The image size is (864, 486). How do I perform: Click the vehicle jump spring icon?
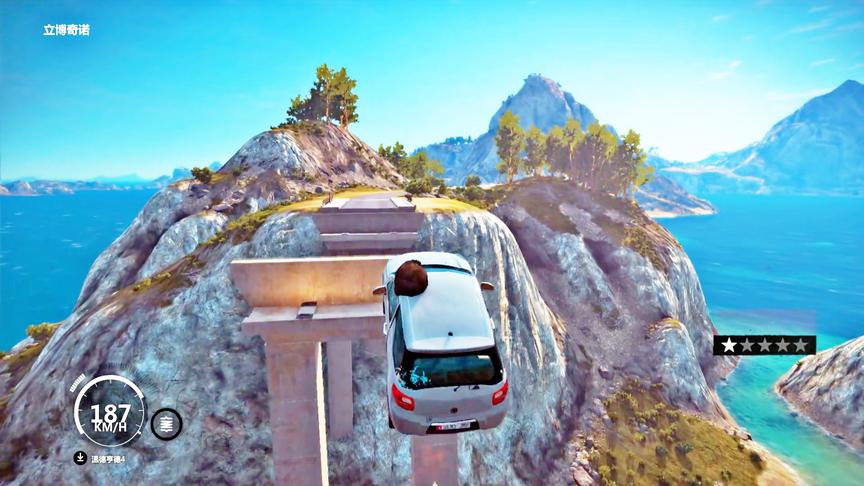(x=166, y=423)
